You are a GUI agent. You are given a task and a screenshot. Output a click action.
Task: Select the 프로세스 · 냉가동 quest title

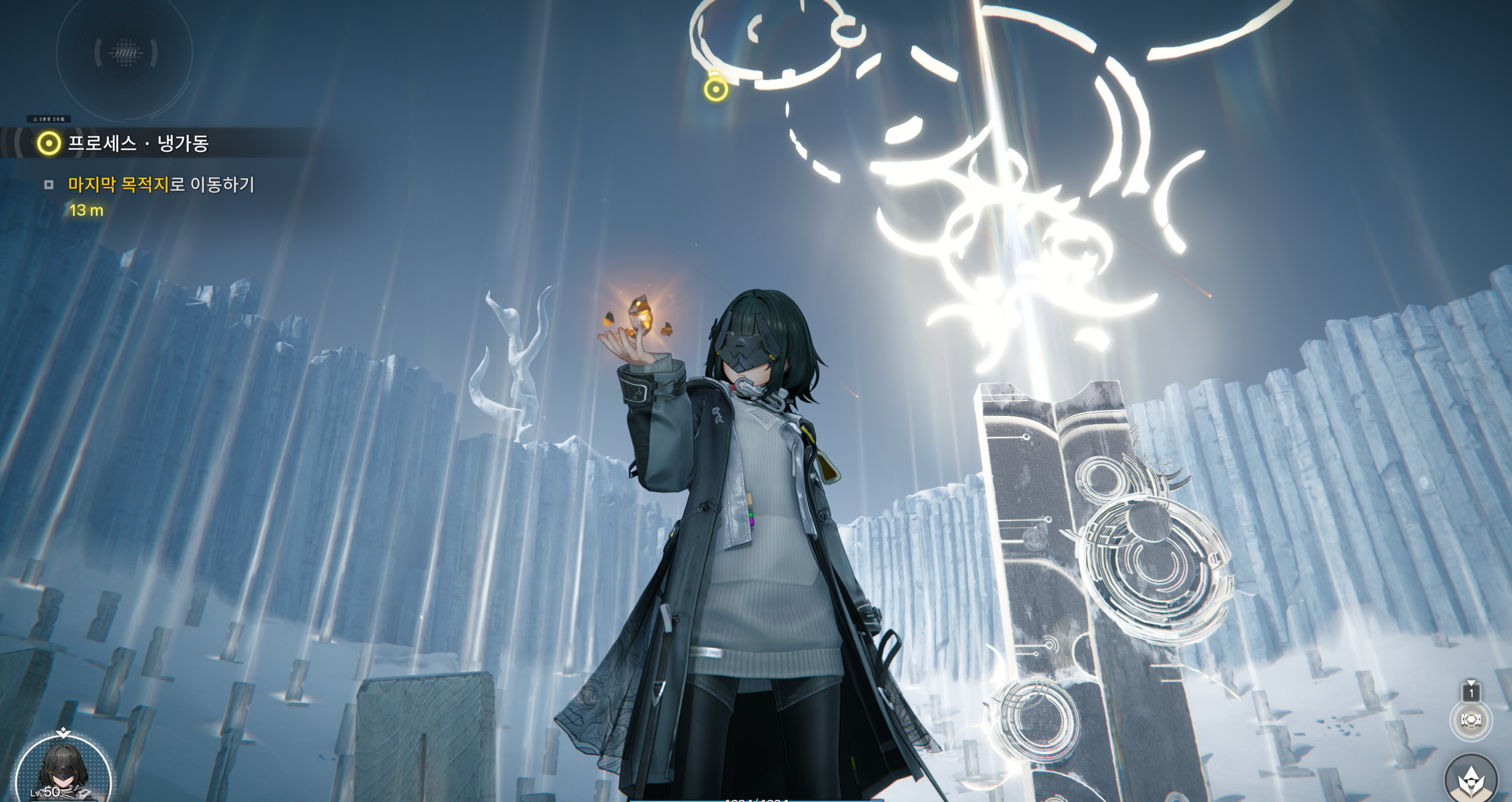(x=138, y=144)
